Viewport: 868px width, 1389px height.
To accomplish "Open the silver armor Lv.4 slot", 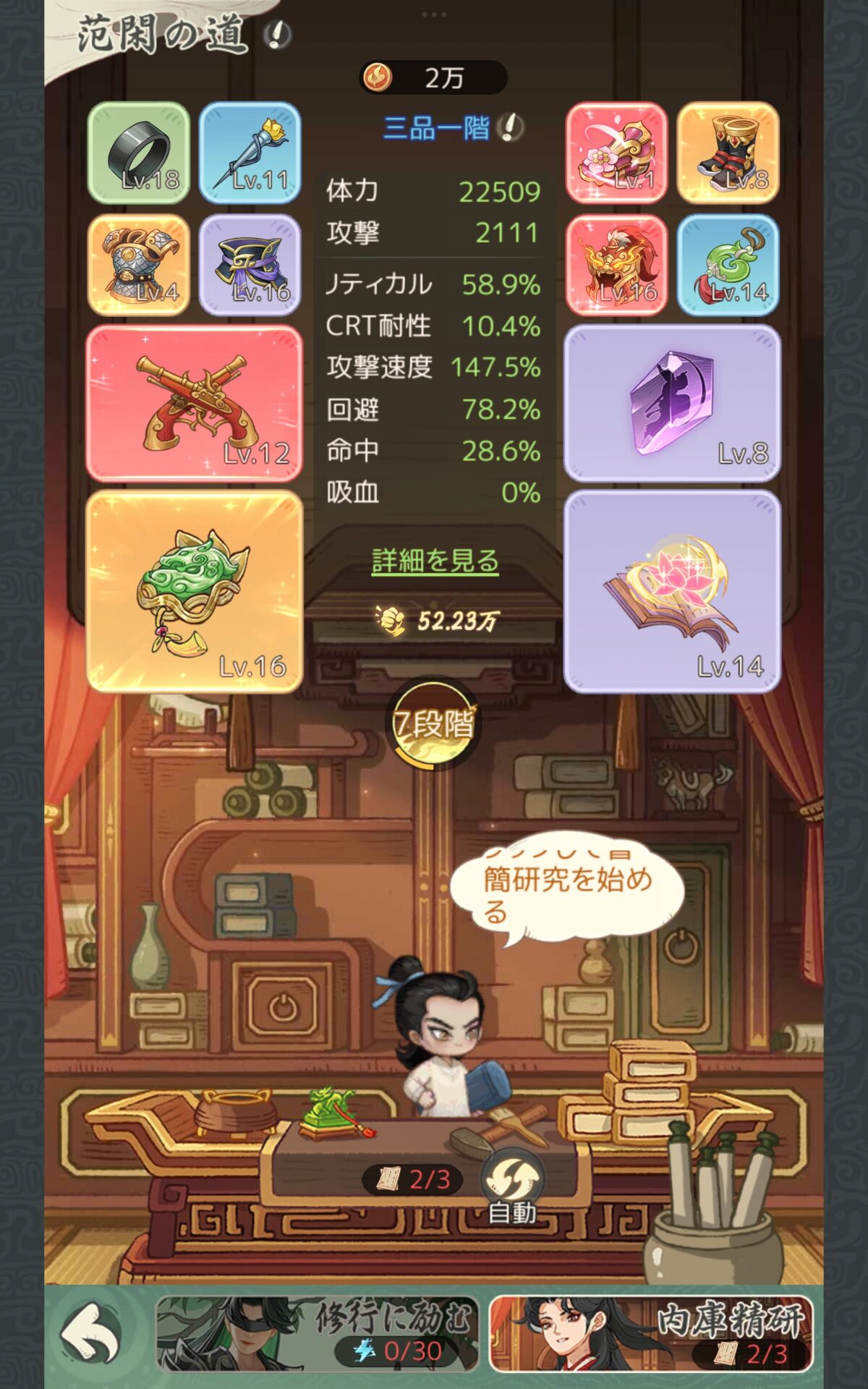I will 139,265.
